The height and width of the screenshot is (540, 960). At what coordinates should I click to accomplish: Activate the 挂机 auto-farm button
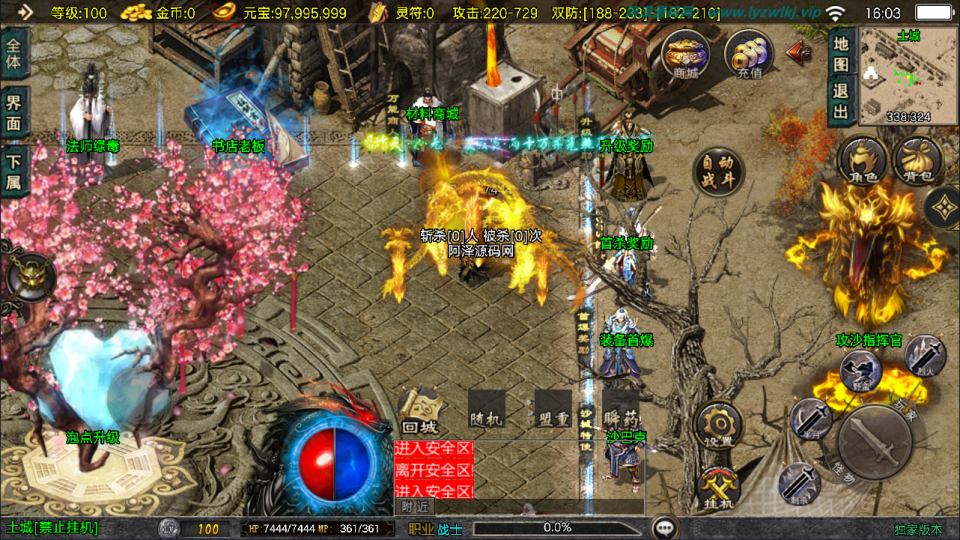pos(717,486)
